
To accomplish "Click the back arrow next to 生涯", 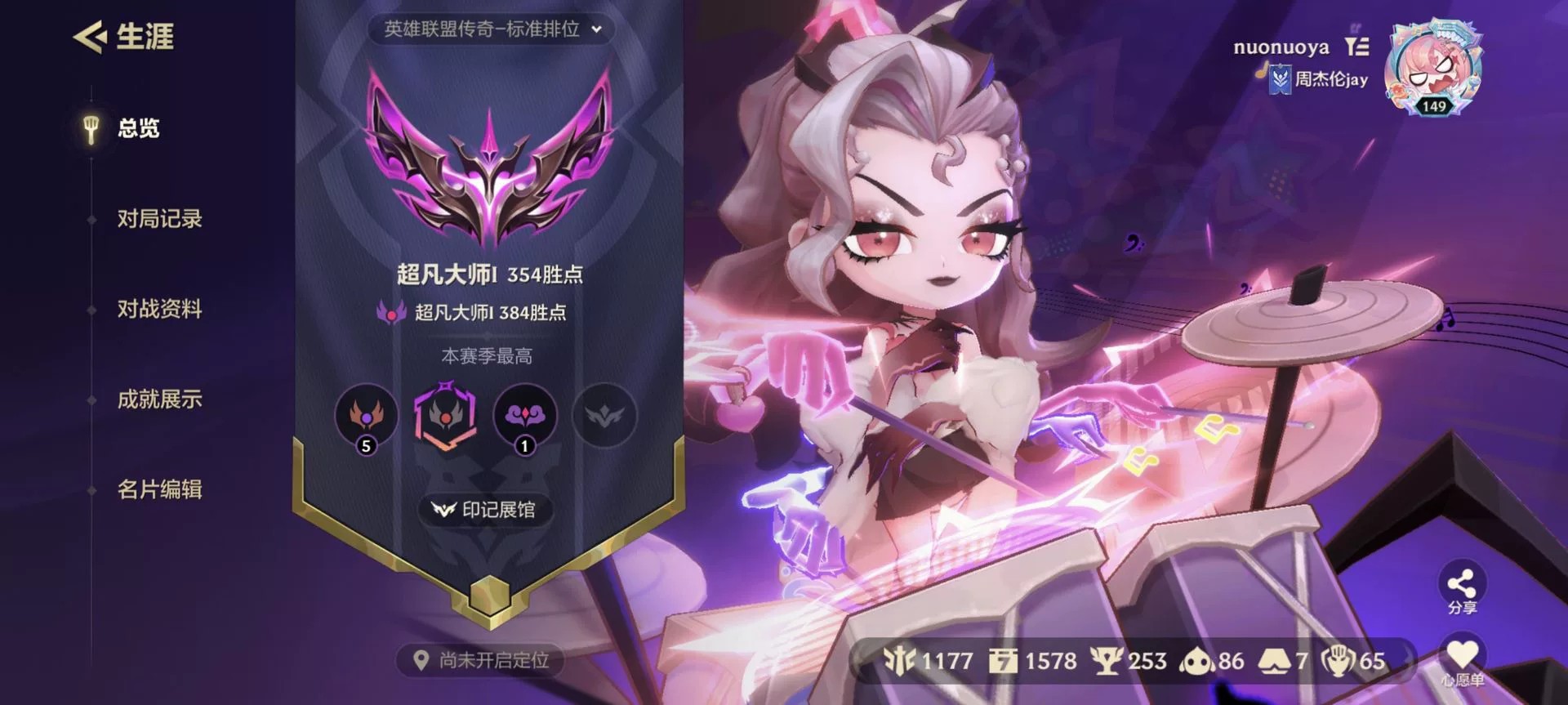I will pos(90,36).
